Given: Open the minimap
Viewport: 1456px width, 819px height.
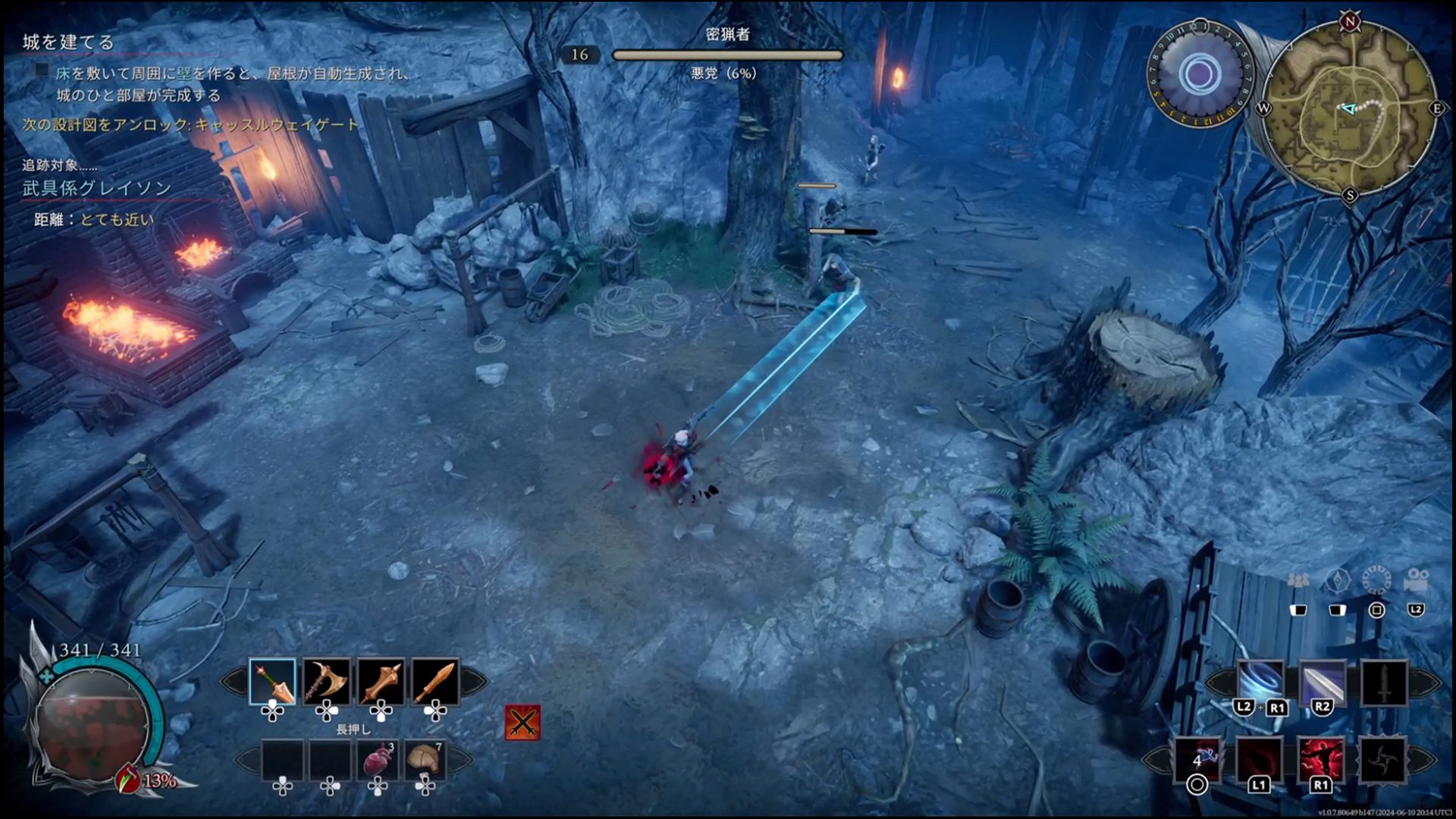Looking at the screenshot, I should point(1350,110).
